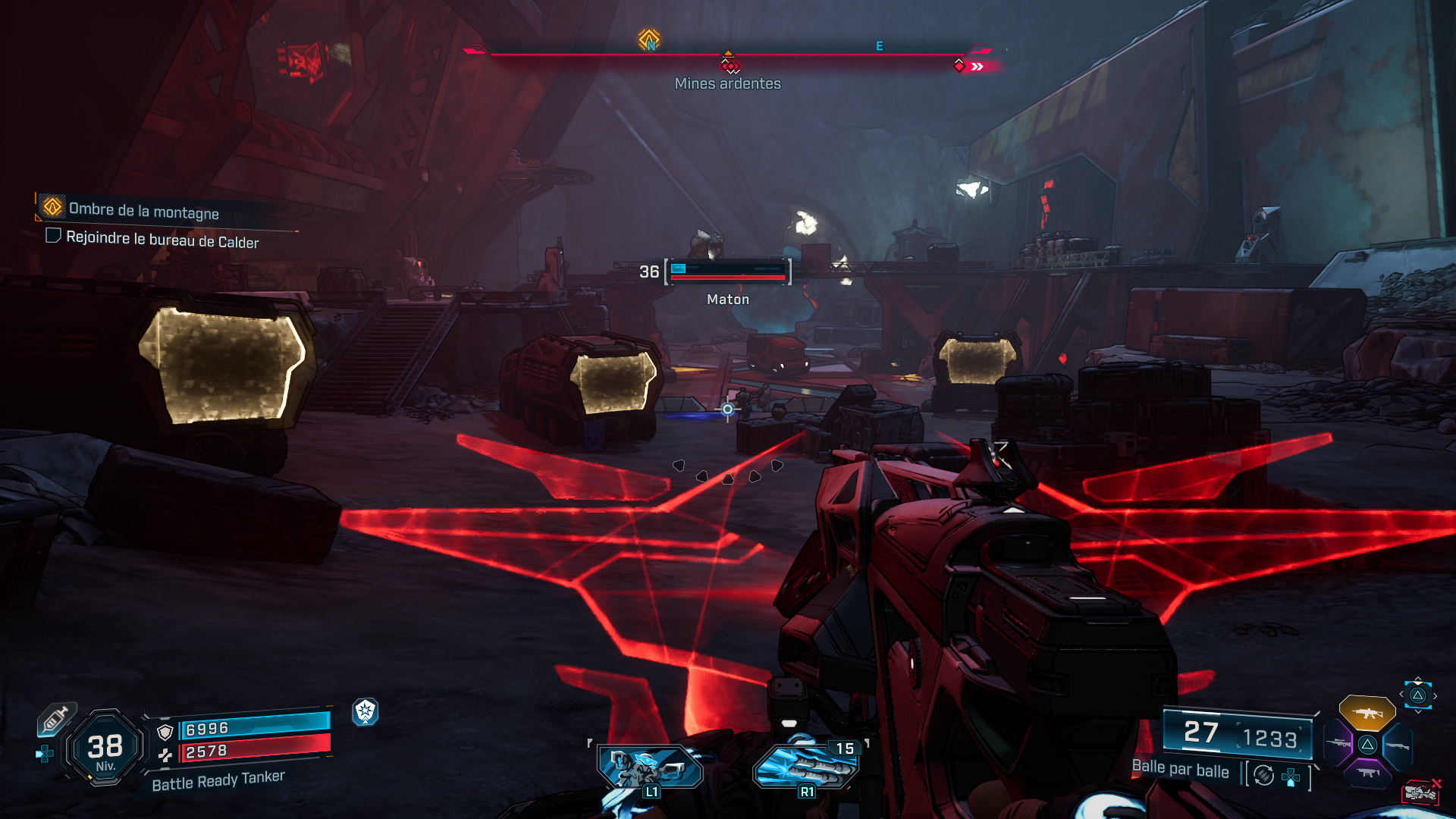Click the level 38 character badge
The image size is (1456, 819).
(x=105, y=748)
